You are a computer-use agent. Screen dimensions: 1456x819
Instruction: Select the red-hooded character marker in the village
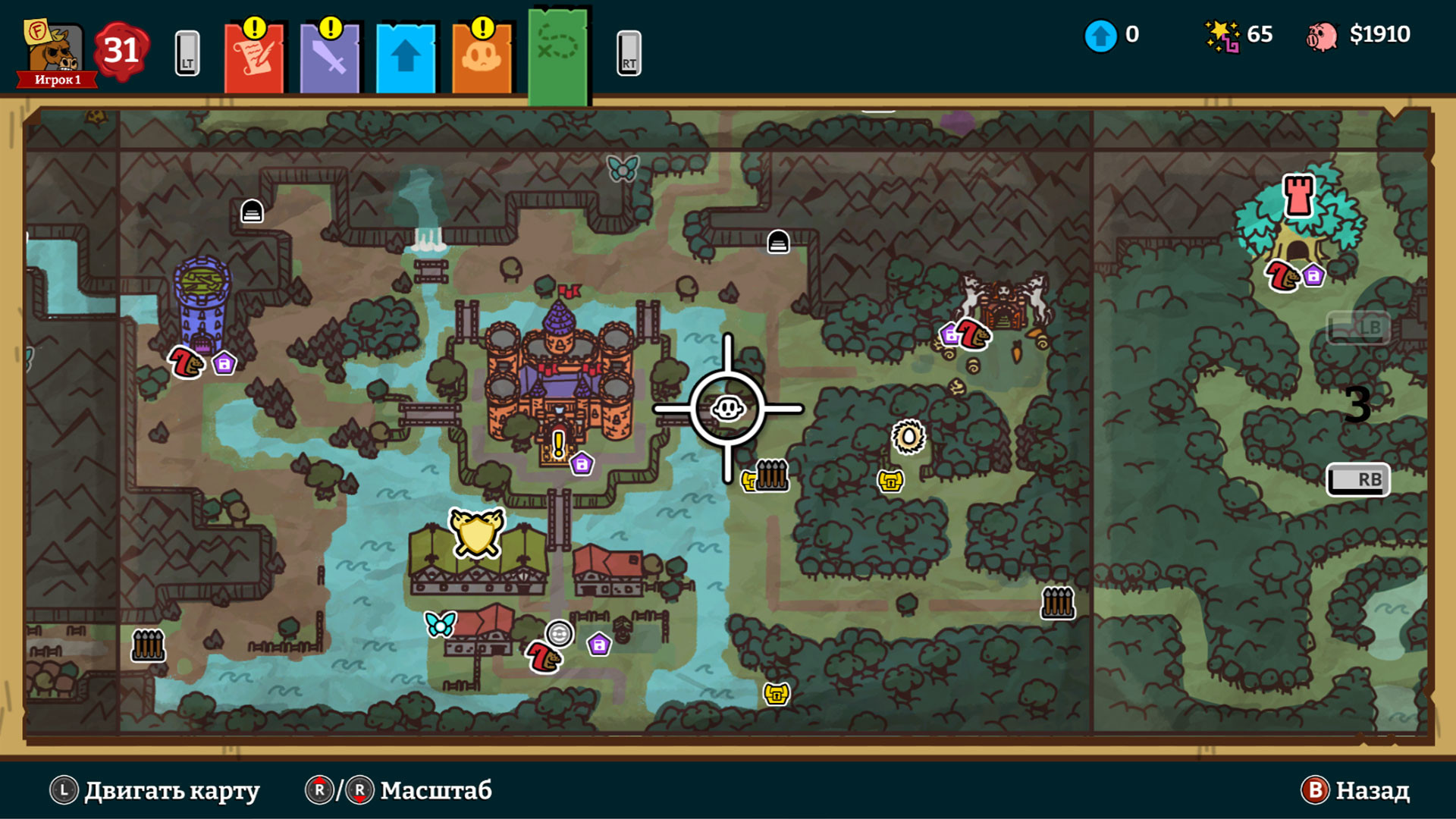[x=544, y=657]
